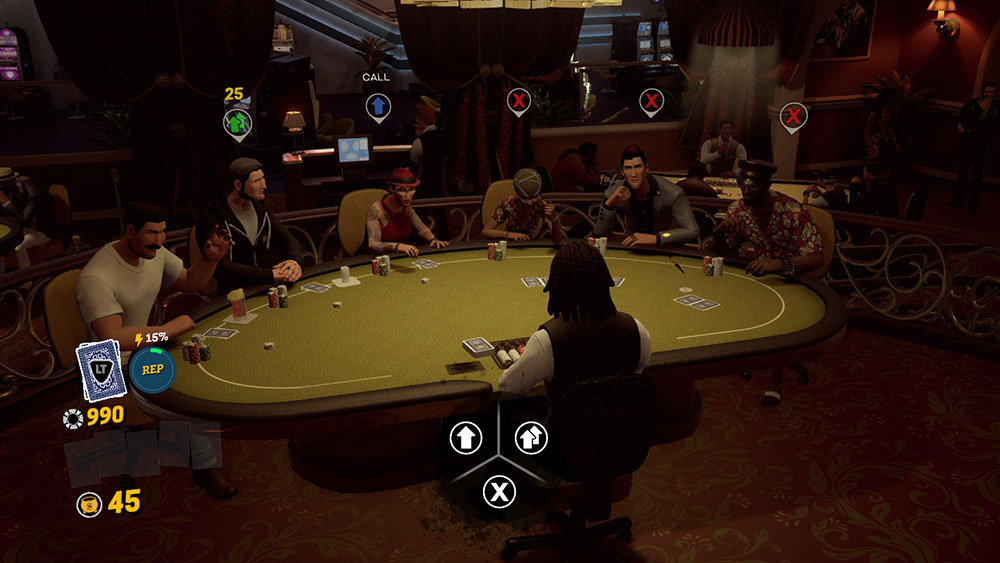Select the blue face-down hole cards

98,370
